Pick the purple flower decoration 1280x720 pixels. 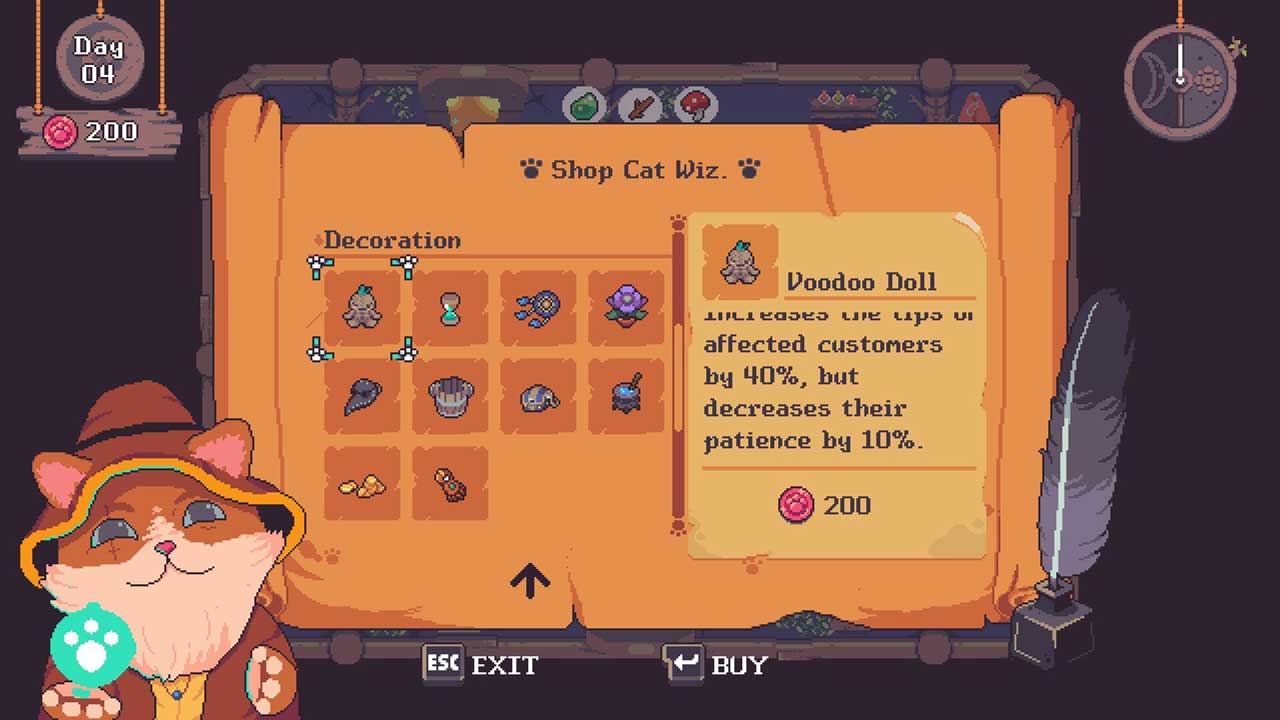click(x=626, y=308)
